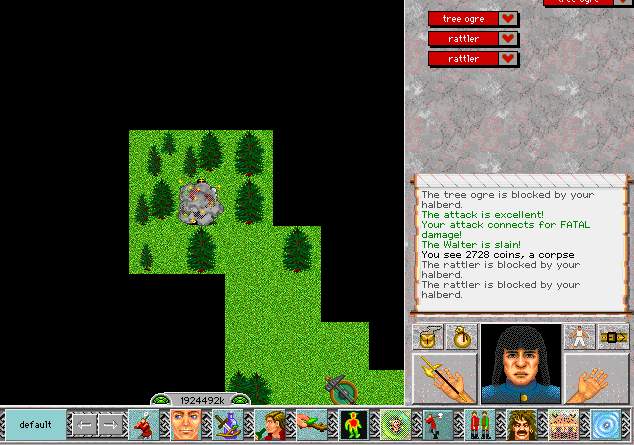Select the left arrow toolbar button
This screenshot has width=634, height=445.
click(x=84, y=425)
